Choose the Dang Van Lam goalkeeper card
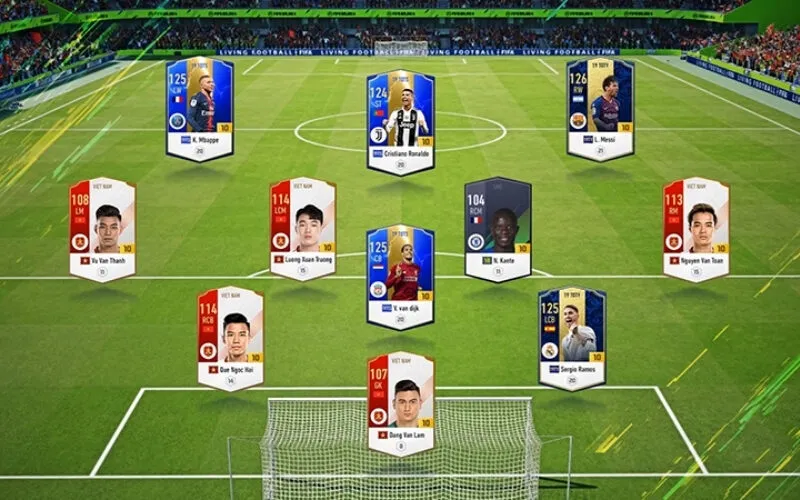 pos(400,402)
